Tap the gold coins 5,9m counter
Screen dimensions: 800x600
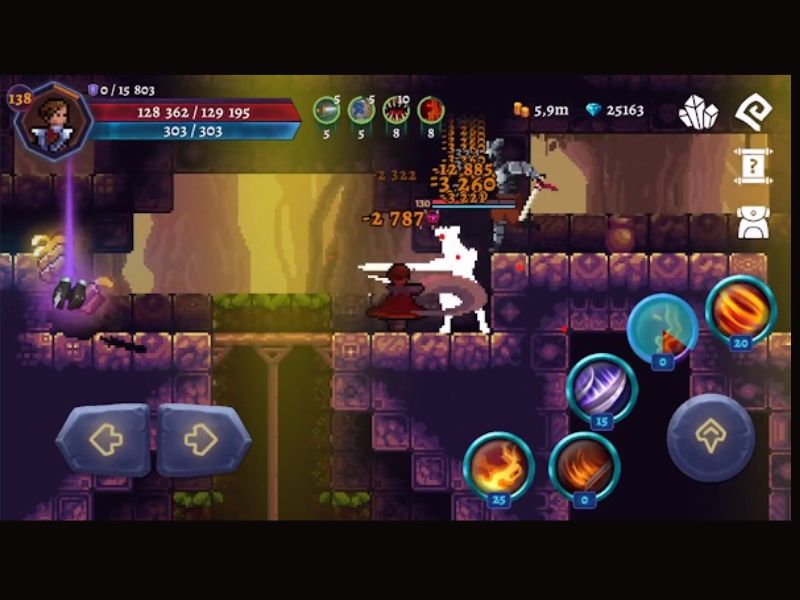coord(541,110)
